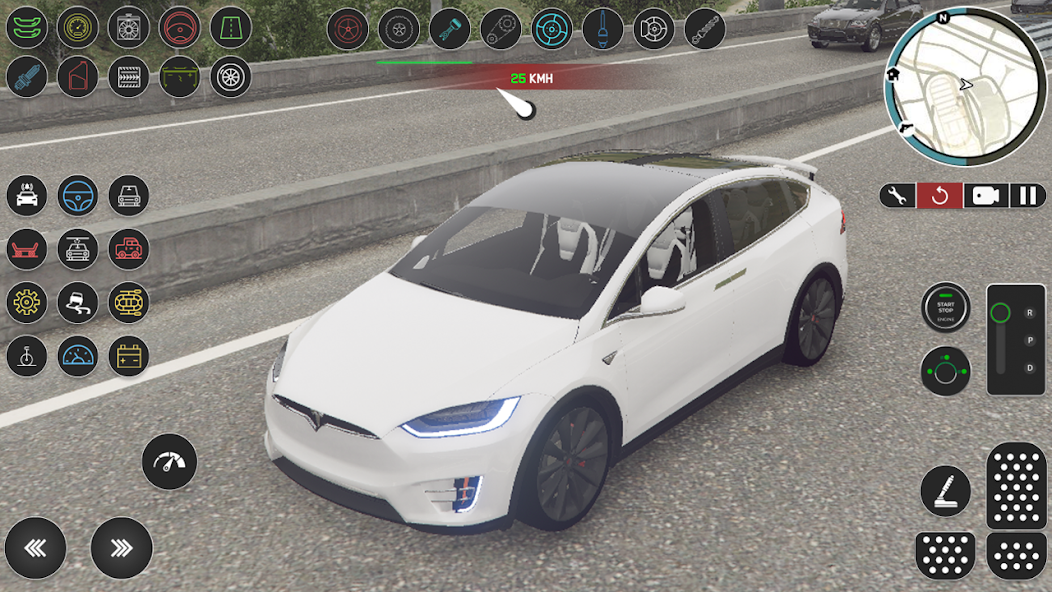1052x592 pixels.
Task: Steer left with the double-arrow button
Action: pyautogui.click(x=36, y=548)
